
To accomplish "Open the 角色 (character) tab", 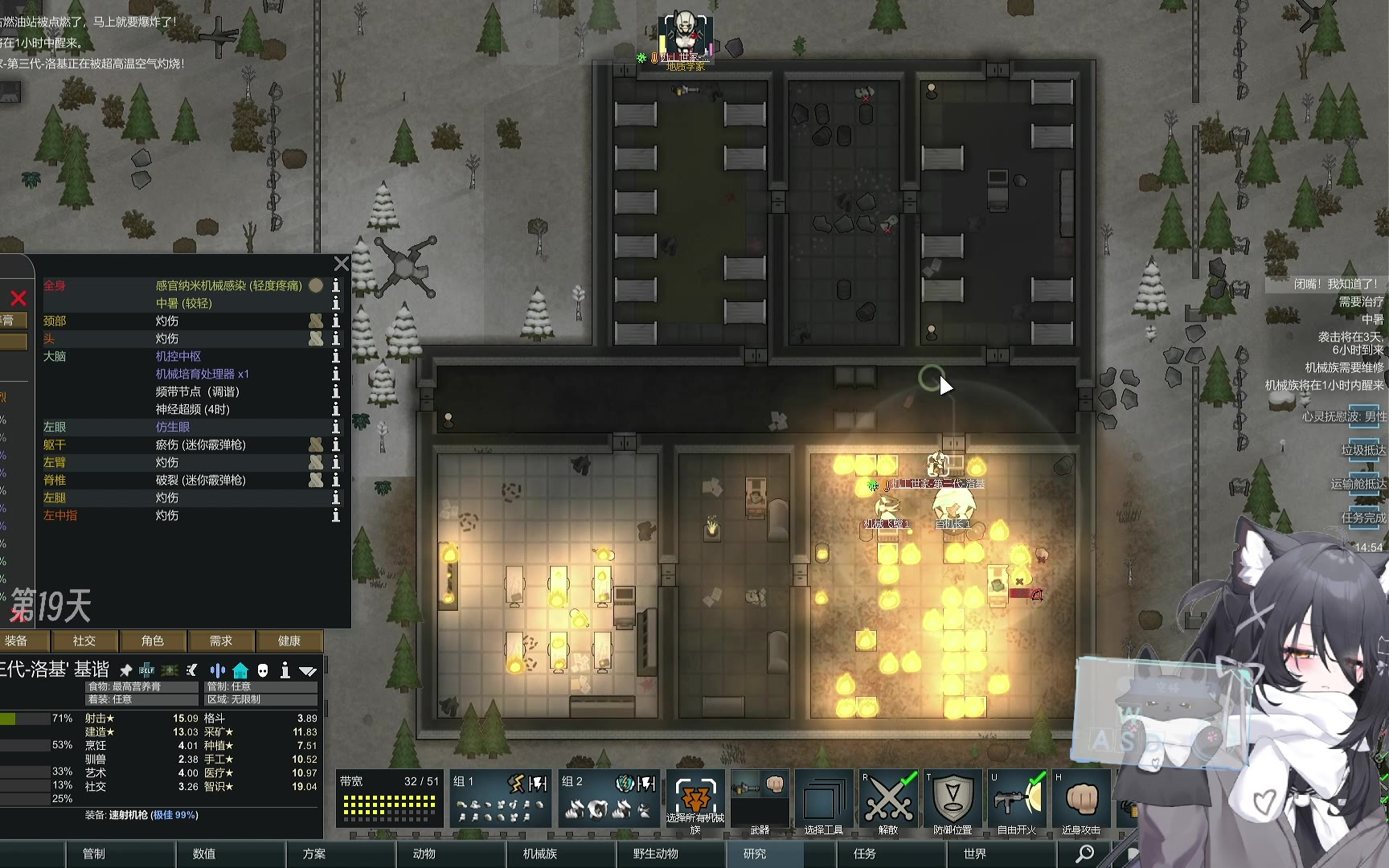I will click(152, 641).
